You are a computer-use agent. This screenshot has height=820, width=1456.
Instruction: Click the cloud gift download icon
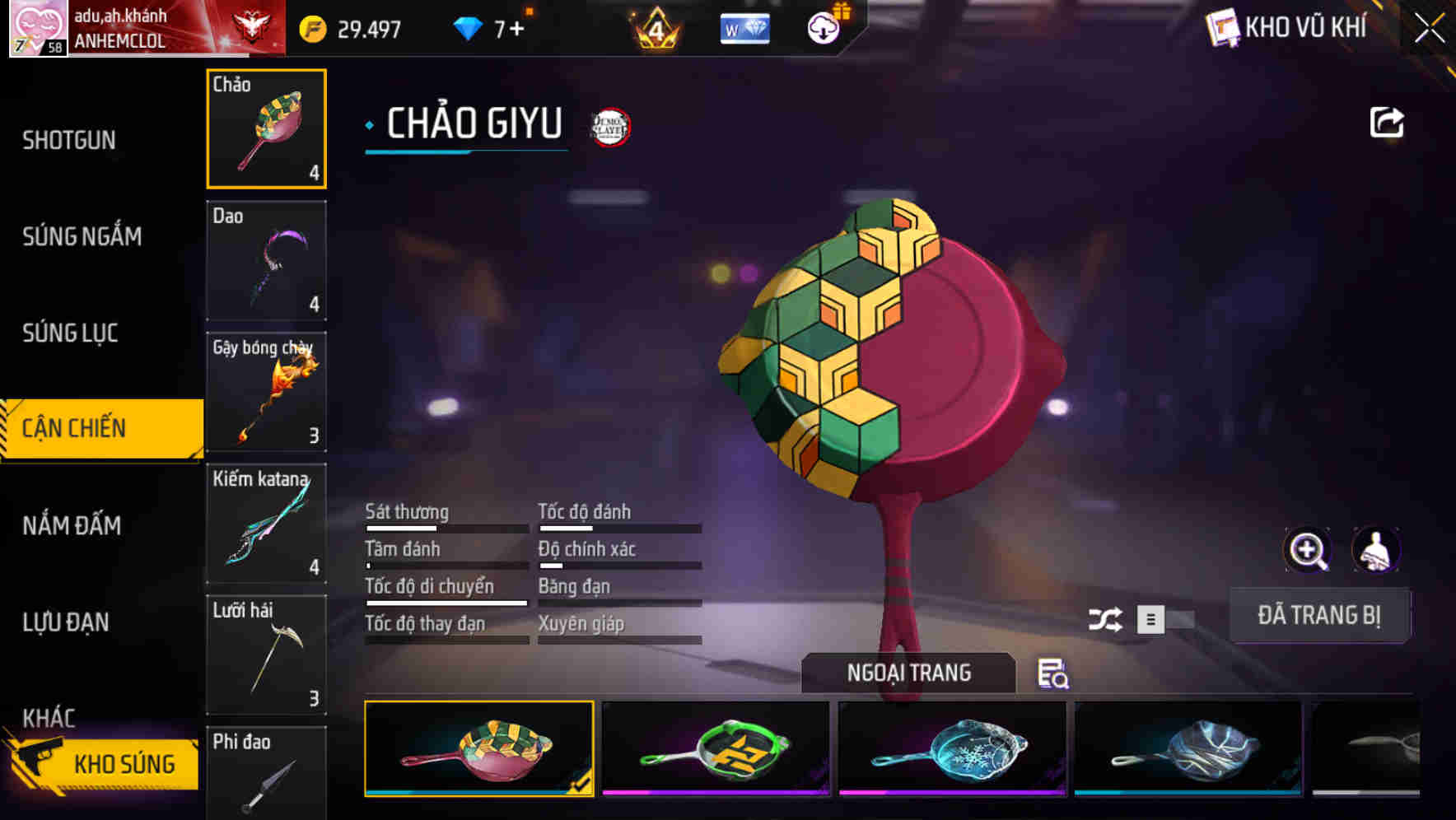tap(823, 27)
